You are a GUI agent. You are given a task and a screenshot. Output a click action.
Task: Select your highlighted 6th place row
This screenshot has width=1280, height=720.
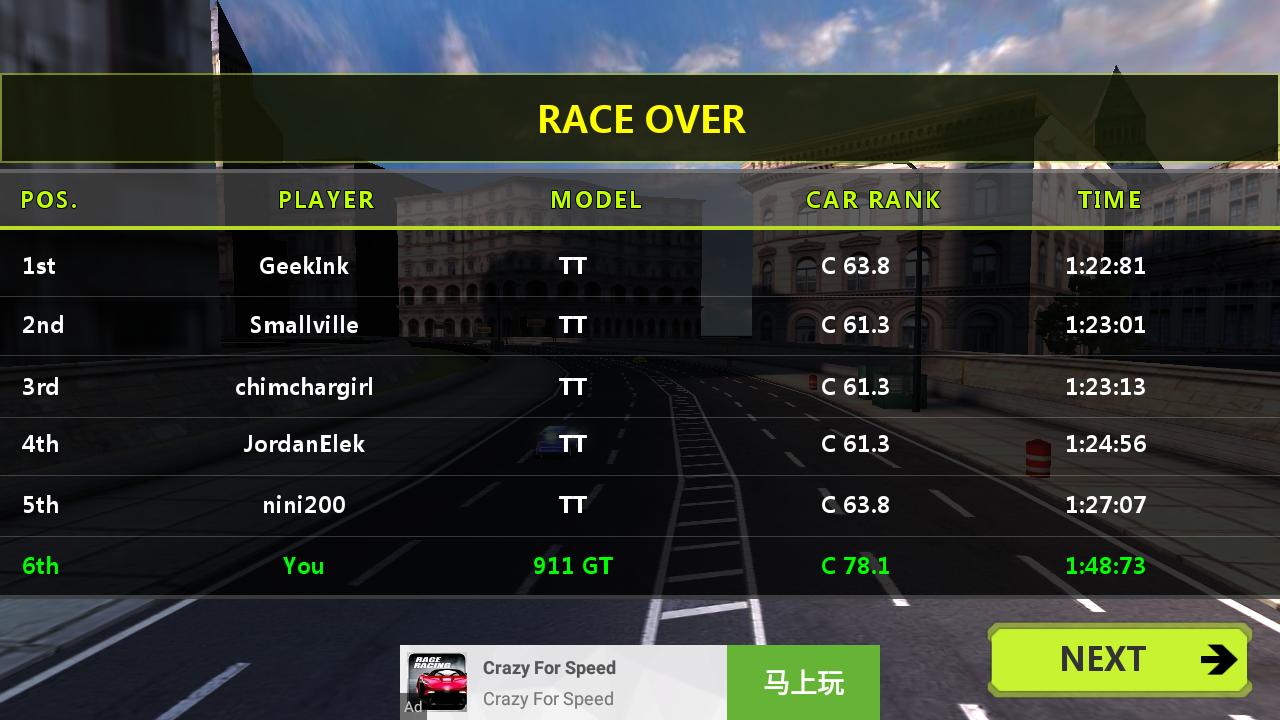click(x=640, y=565)
